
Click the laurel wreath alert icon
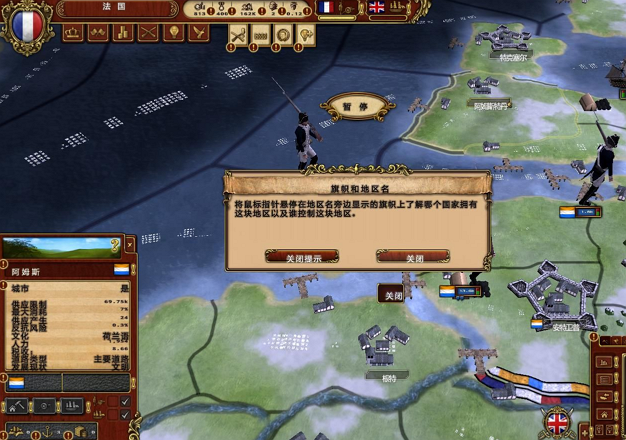tap(283, 34)
